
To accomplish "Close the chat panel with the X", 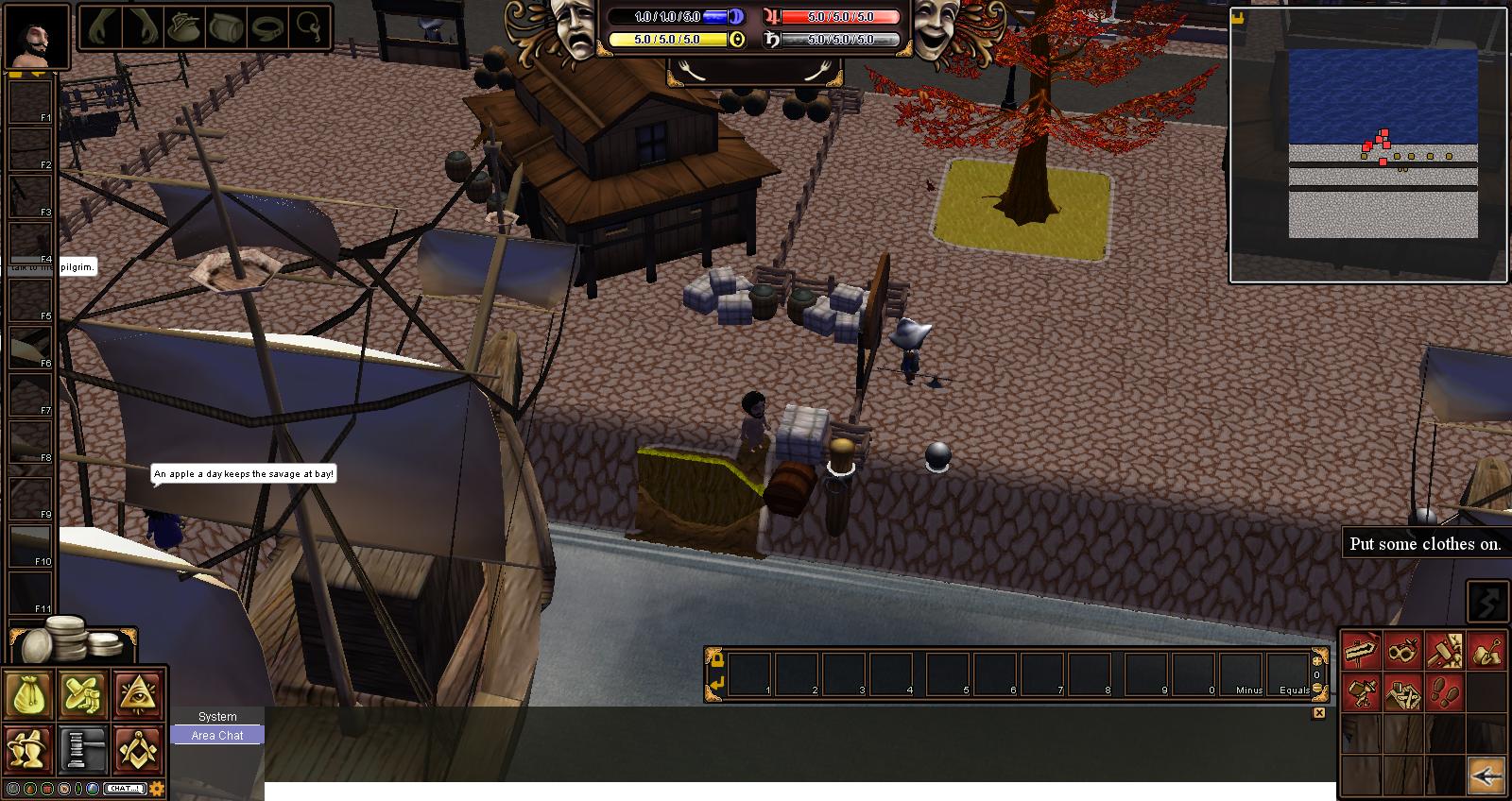I will [x=1319, y=713].
